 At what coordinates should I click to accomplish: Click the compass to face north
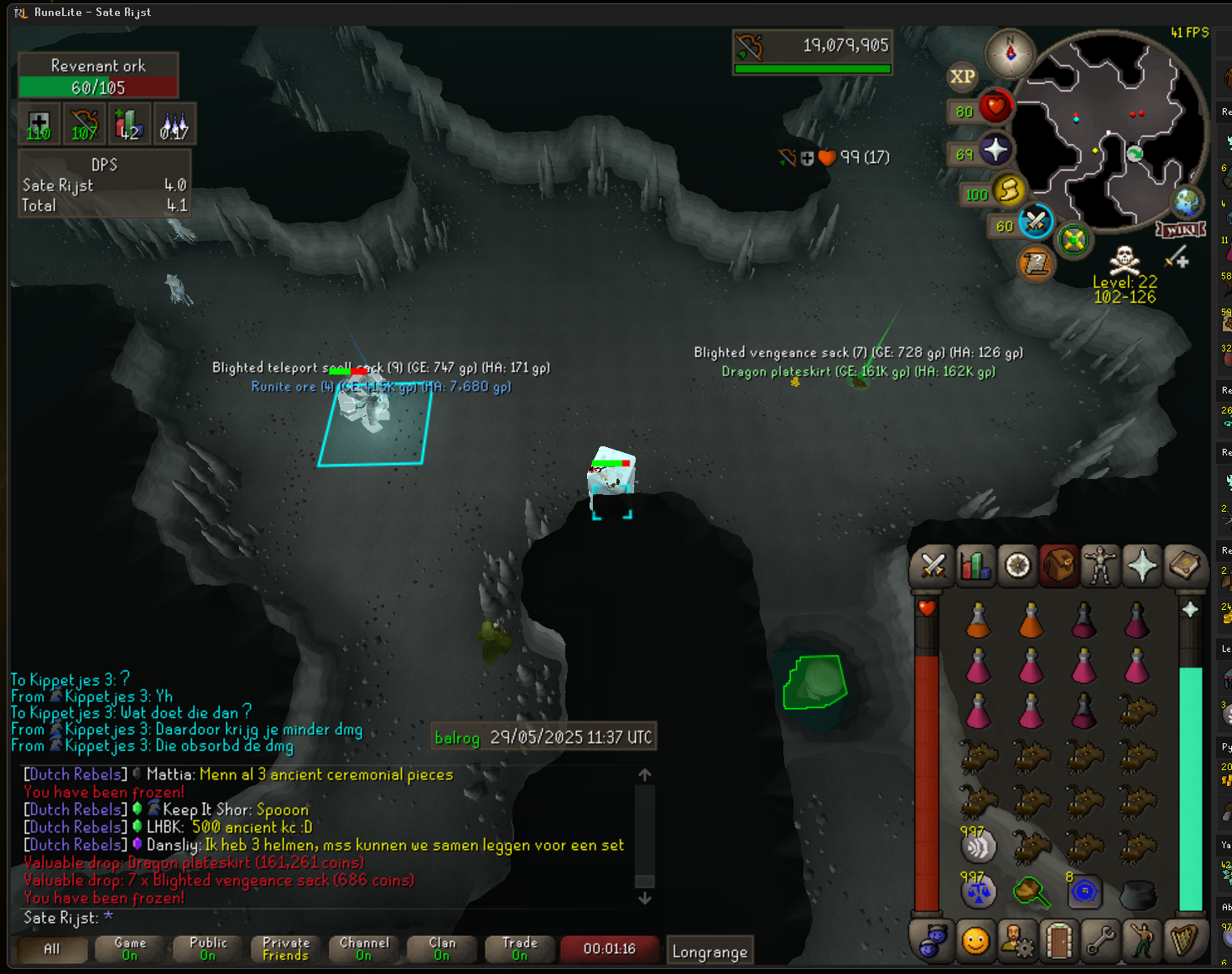click(x=1010, y=54)
